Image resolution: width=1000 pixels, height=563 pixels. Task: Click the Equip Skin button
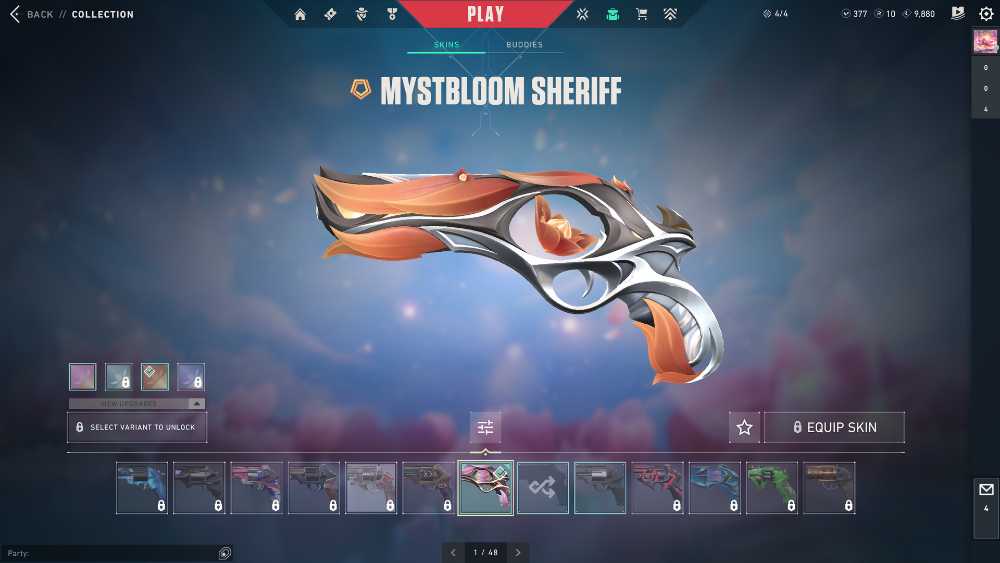point(834,427)
